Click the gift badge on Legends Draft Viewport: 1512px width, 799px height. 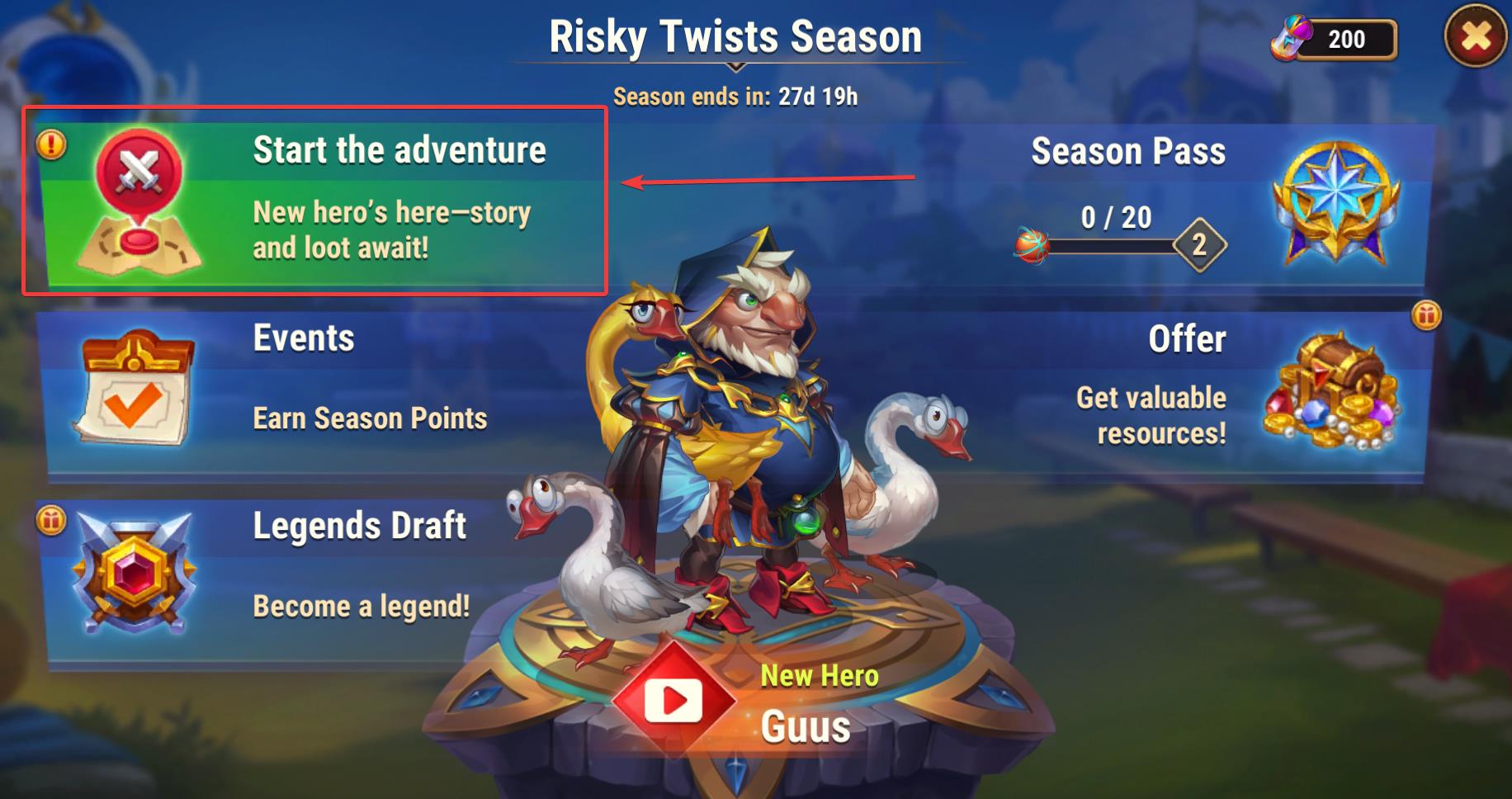pos(51,521)
